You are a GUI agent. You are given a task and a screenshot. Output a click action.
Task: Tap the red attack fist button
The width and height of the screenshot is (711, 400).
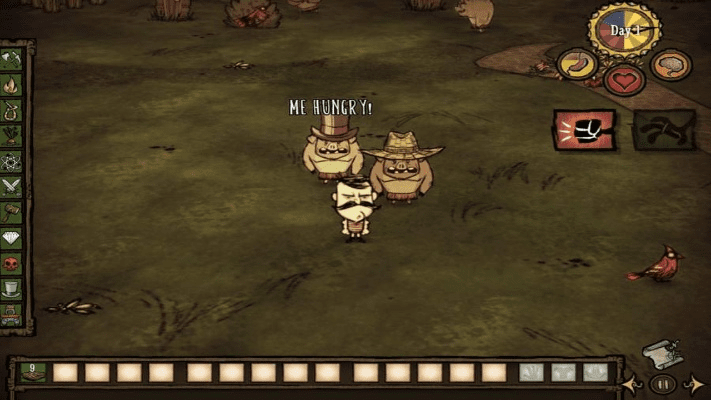pyautogui.click(x=584, y=129)
